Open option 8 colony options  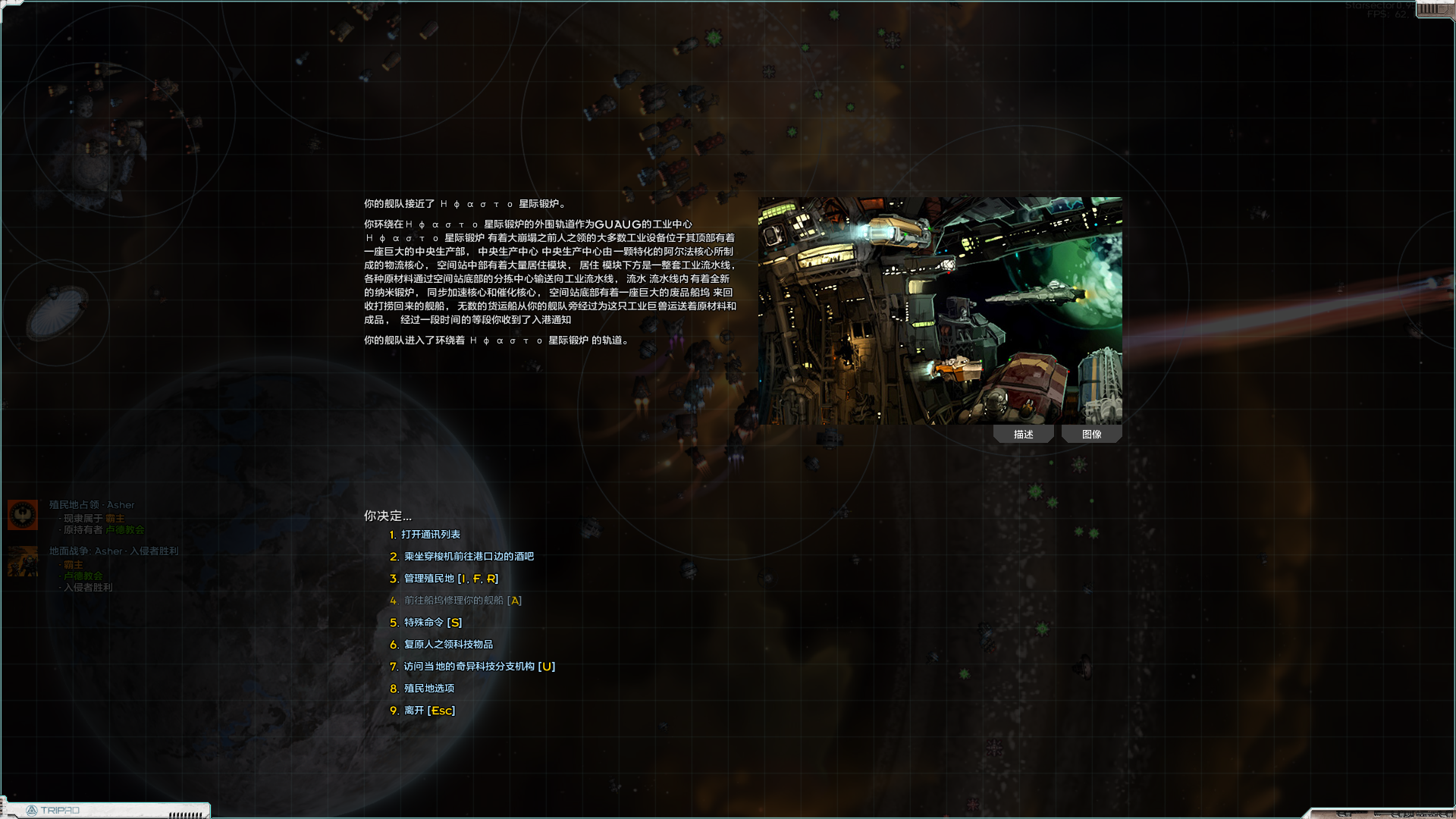[x=428, y=688]
